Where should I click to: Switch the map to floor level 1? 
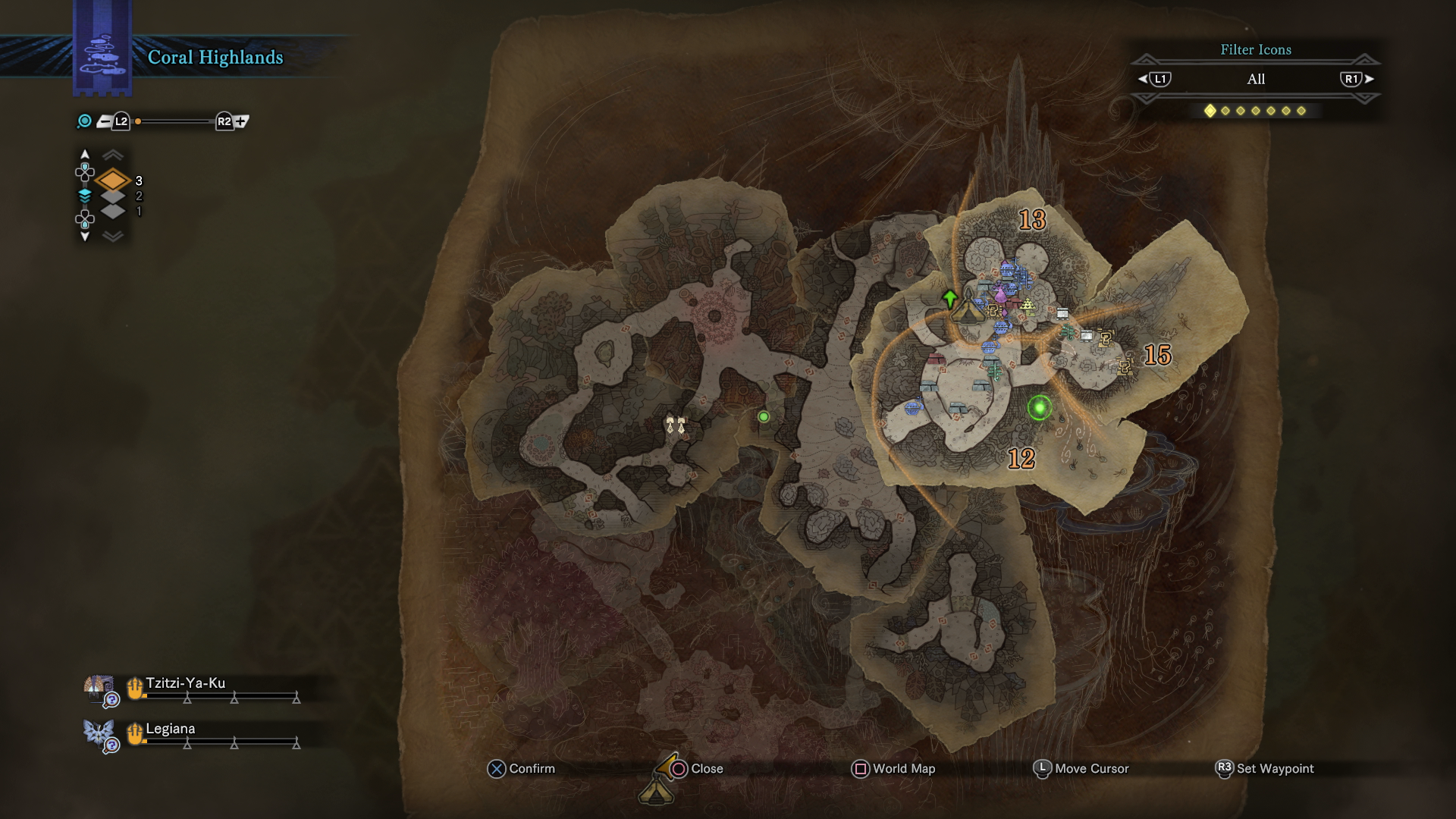pos(113,212)
